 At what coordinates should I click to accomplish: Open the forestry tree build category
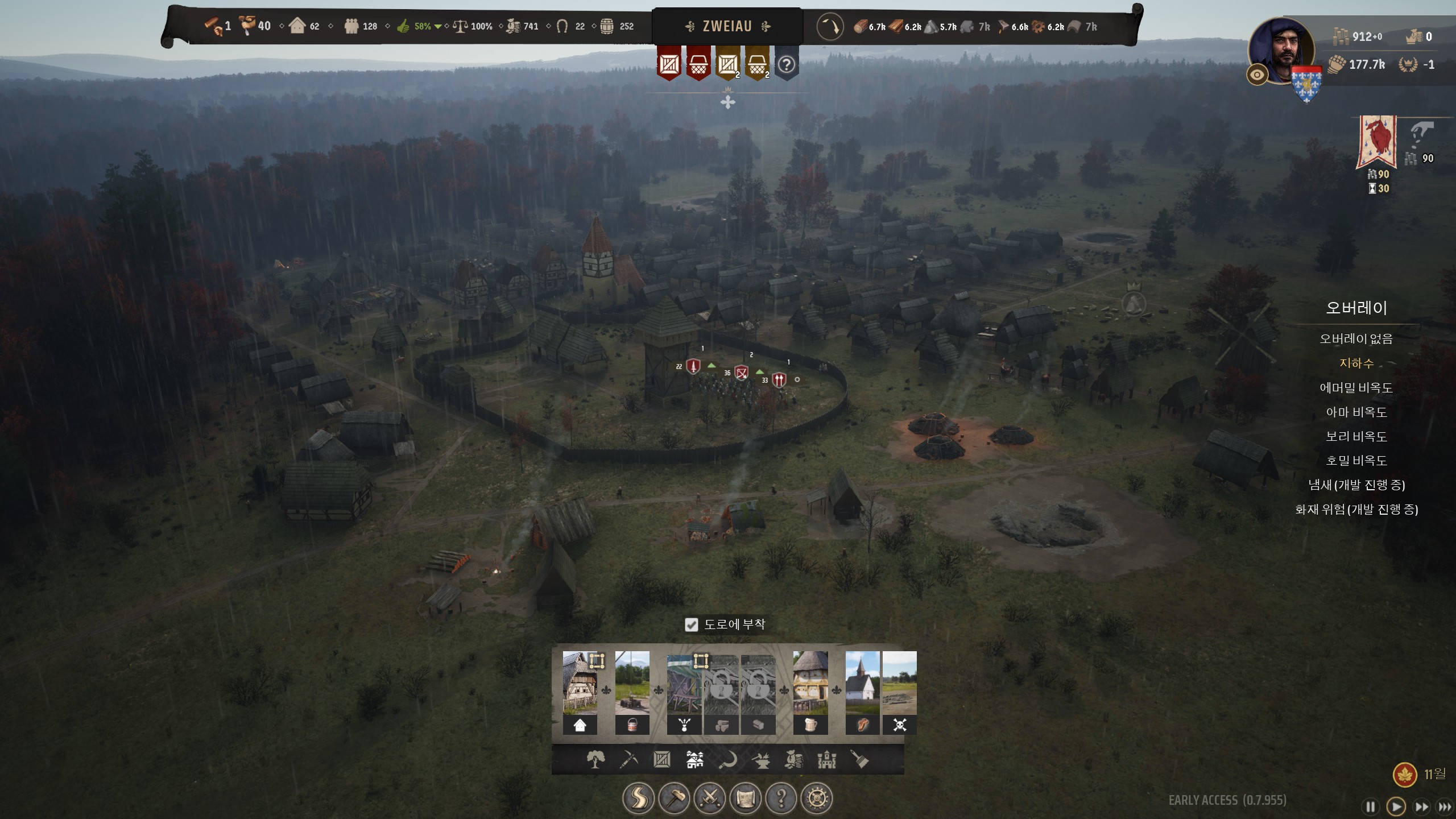click(x=595, y=759)
